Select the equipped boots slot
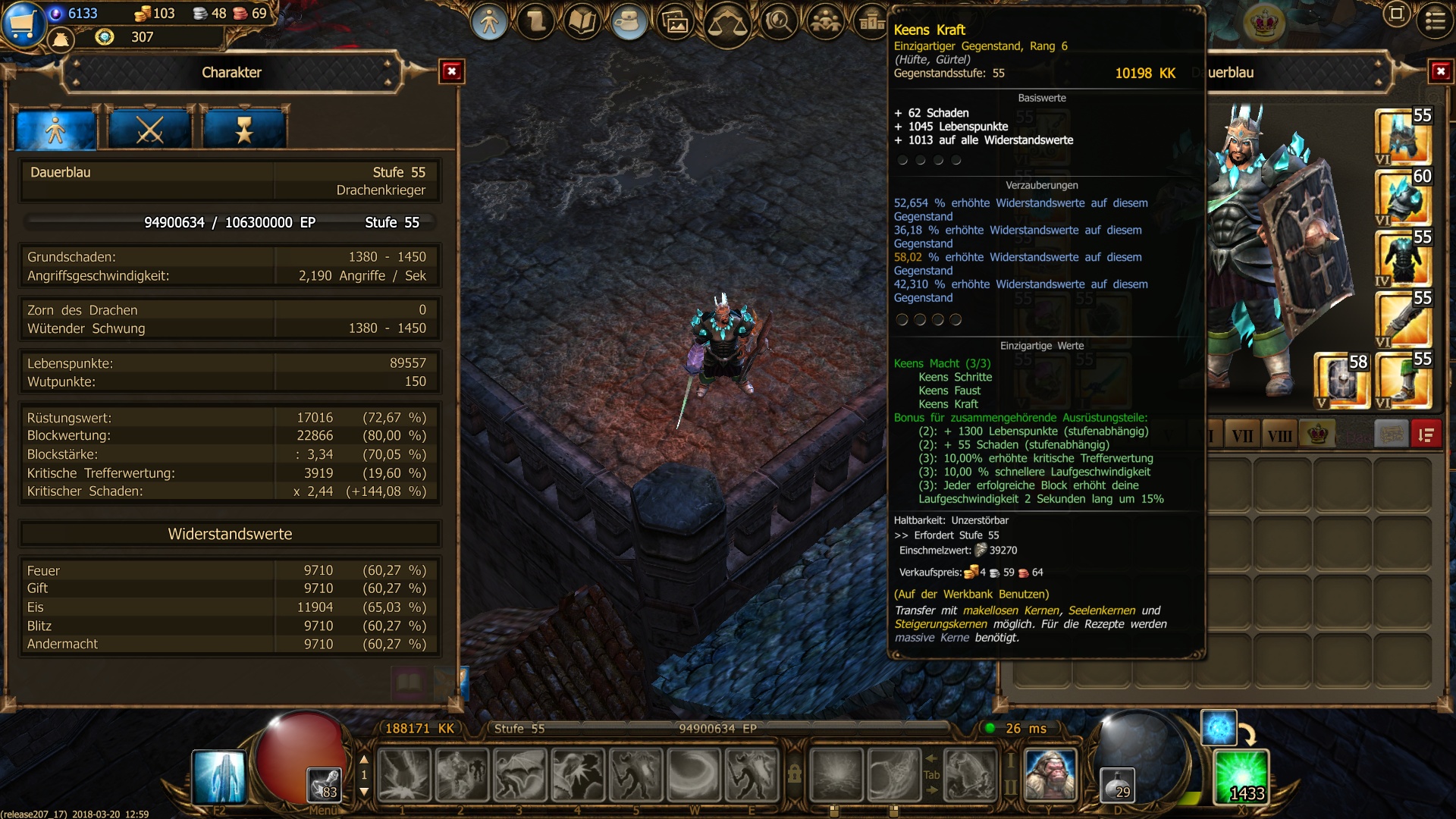1456x819 pixels. pyautogui.click(x=1403, y=381)
